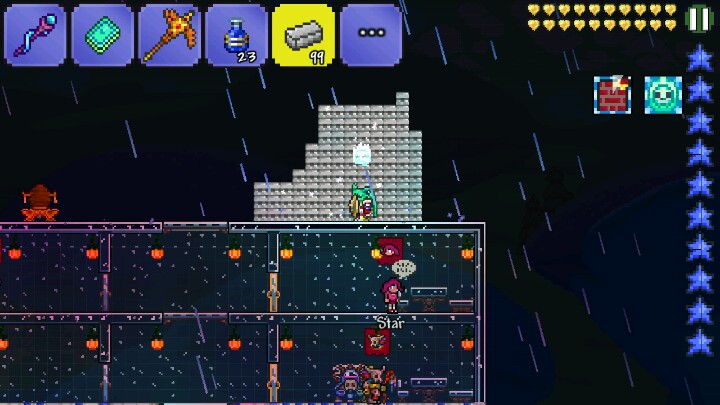
Task: Pause the game with the green button
Action: click(700, 19)
